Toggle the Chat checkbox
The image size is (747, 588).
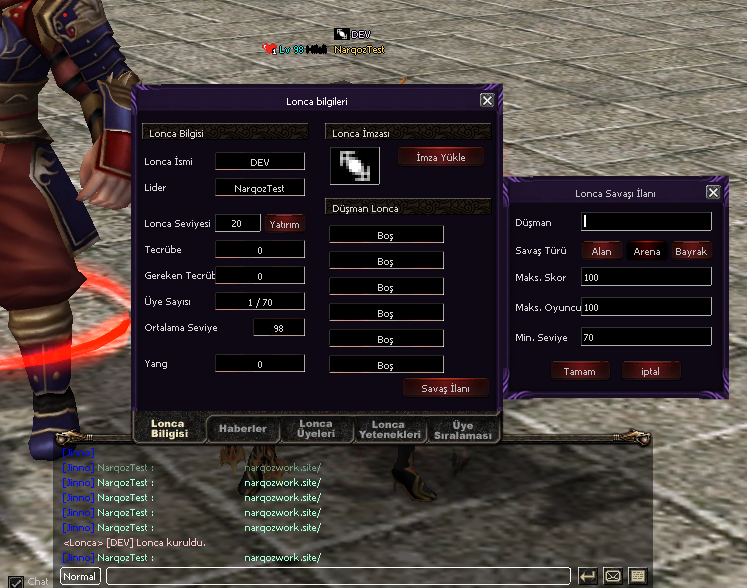(x=16, y=581)
